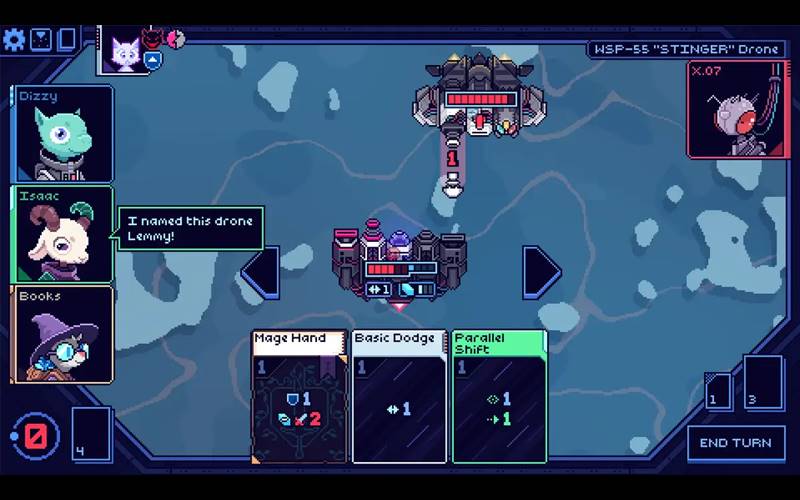
Task: Inspect the red demon face icon
Action: pyautogui.click(x=152, y=39)
